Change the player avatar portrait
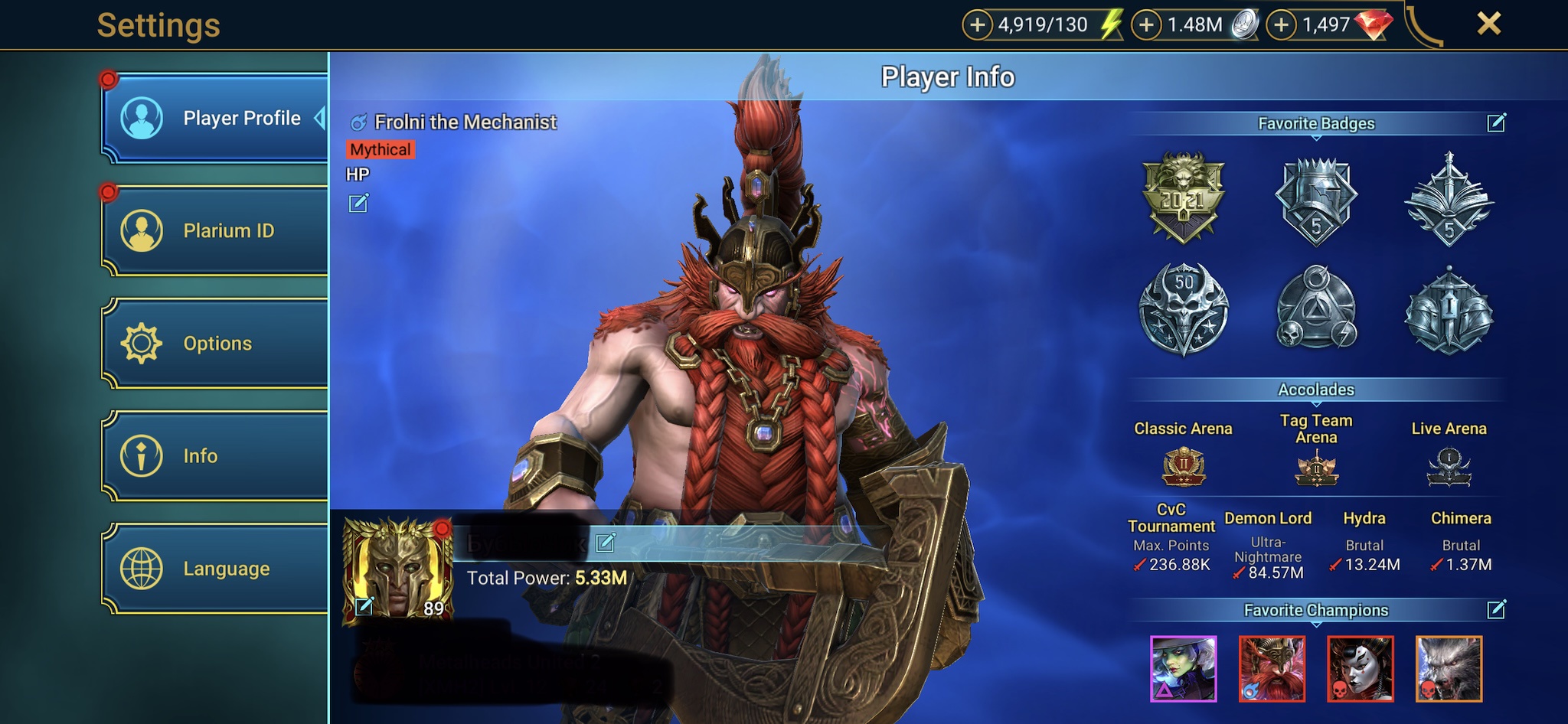Screen dimensions: 1568x724 [364, 606]
